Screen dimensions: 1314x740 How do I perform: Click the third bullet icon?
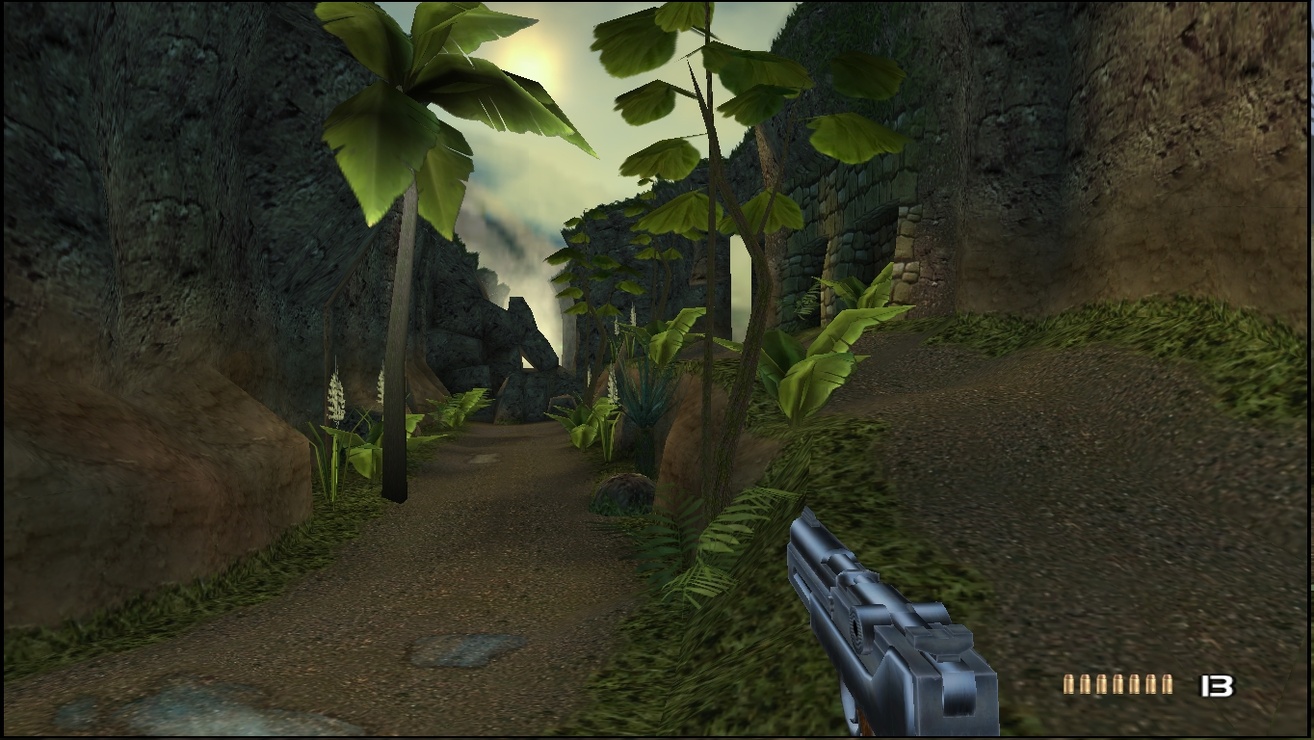(1103, 684)
